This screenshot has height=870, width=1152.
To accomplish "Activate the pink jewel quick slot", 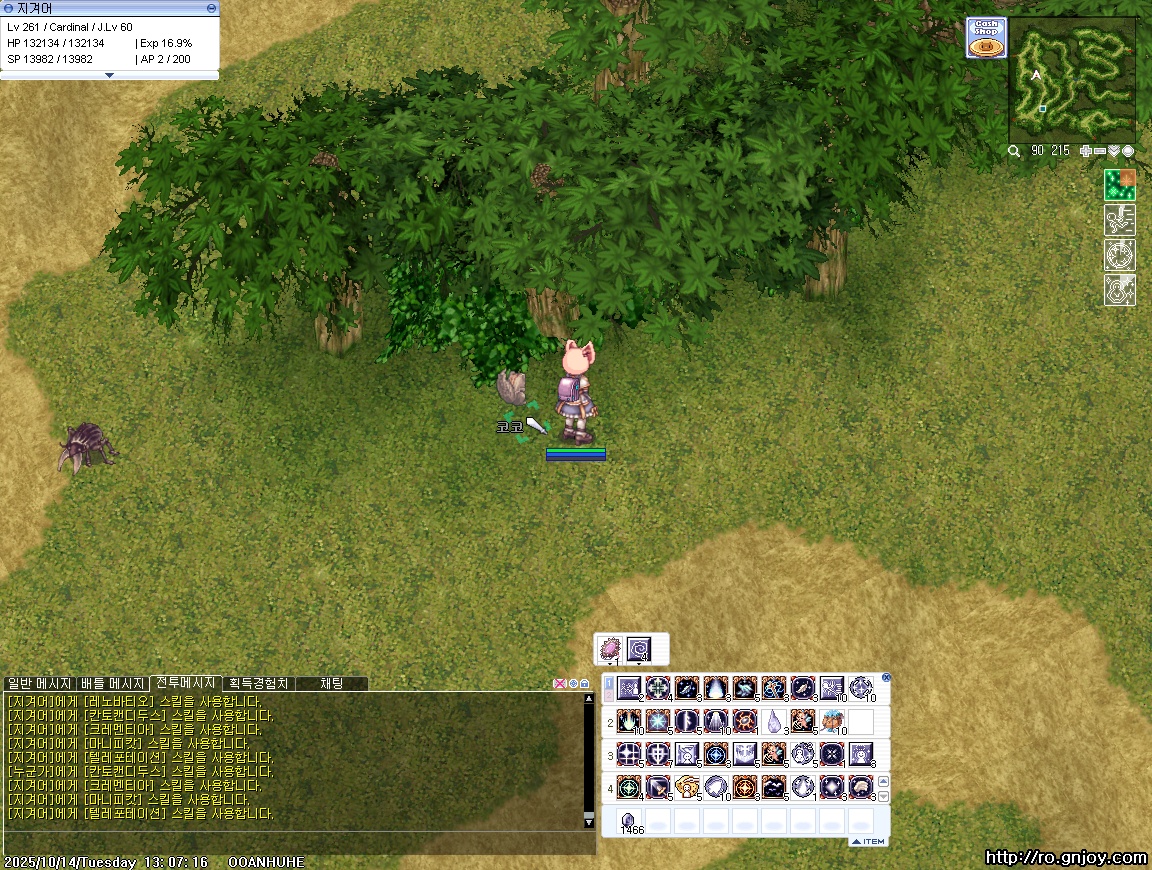I will 609,650.
